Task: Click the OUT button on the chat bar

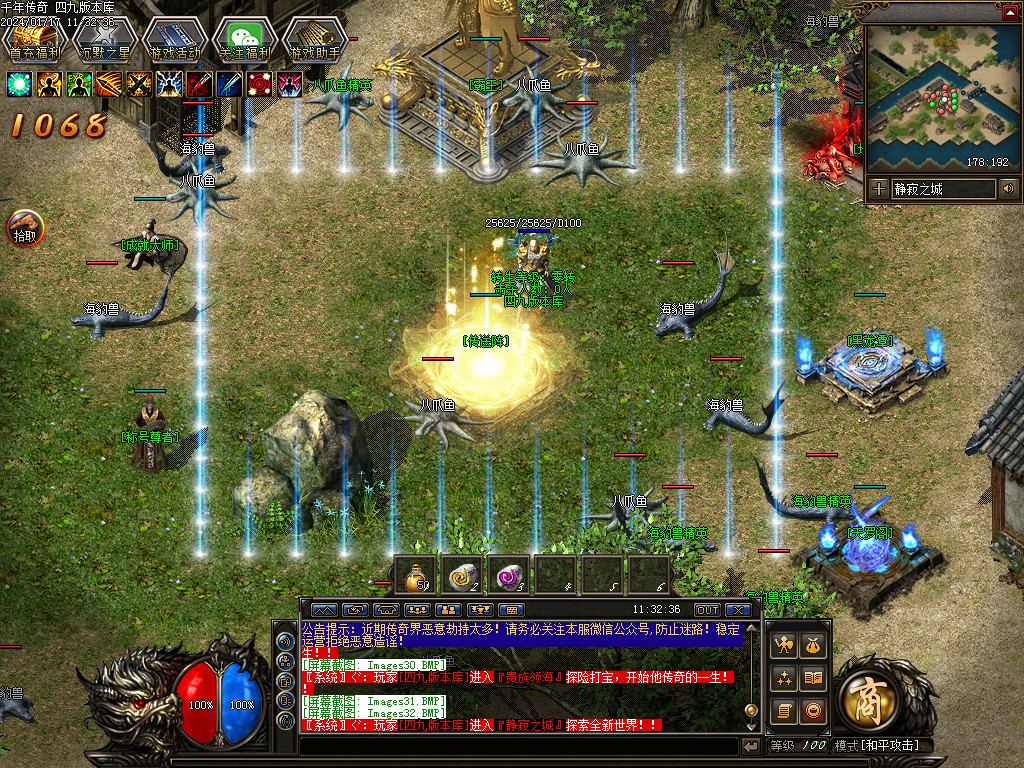Action: 707,609
